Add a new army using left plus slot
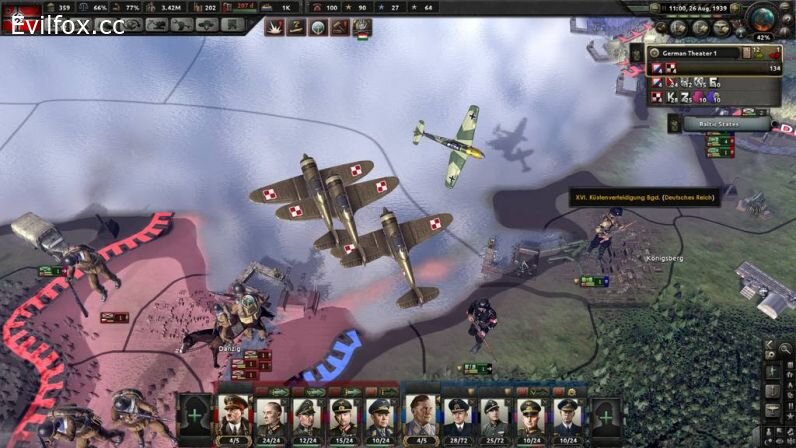Image resolution: width=796 pixels, height=448 pixels. coord(194,414)
